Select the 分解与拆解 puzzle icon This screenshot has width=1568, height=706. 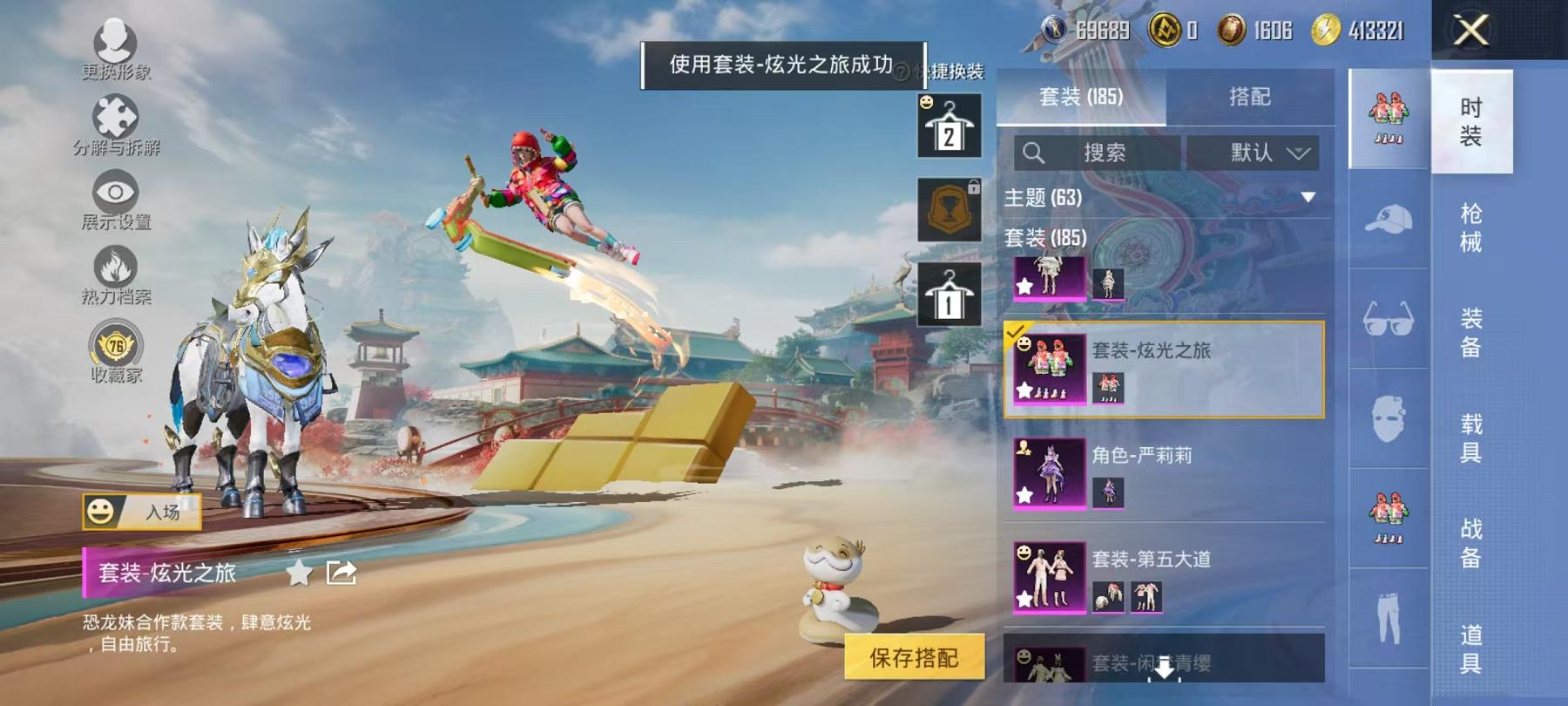coord(118,113)
